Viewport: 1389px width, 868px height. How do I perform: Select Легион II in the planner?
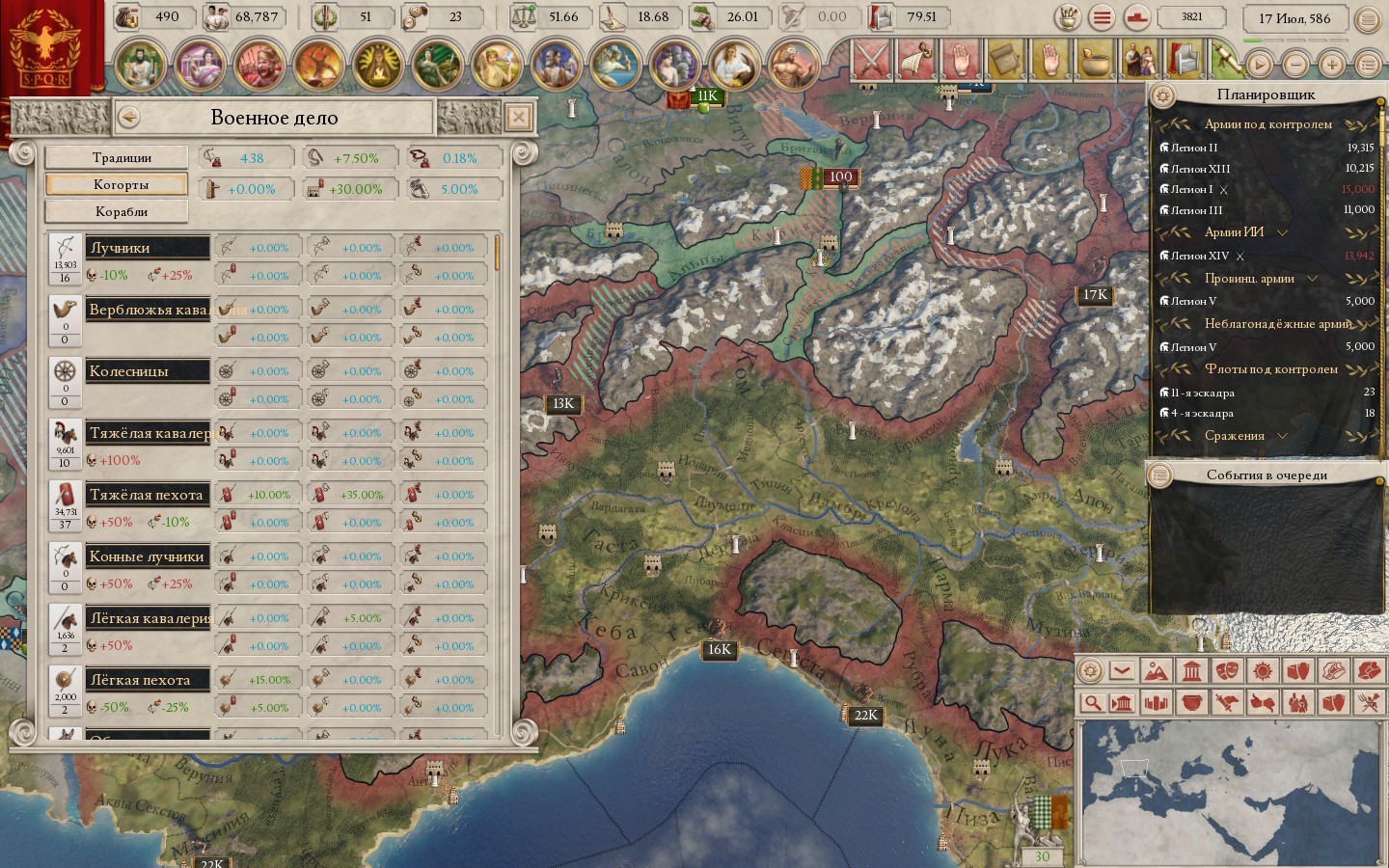tap(1194, 148)
